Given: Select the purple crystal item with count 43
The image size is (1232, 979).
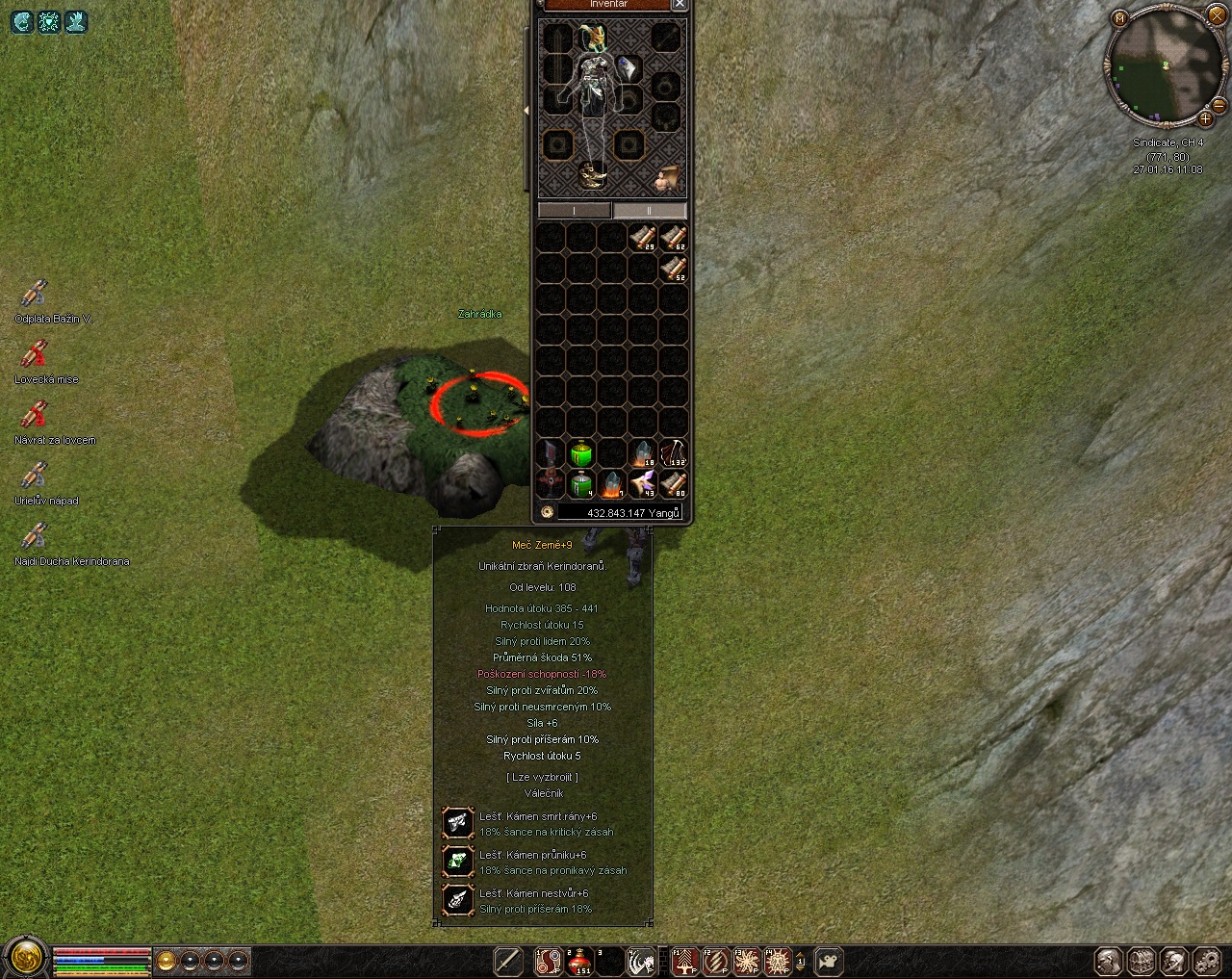Looking at the screenshot, I should 643,483.
